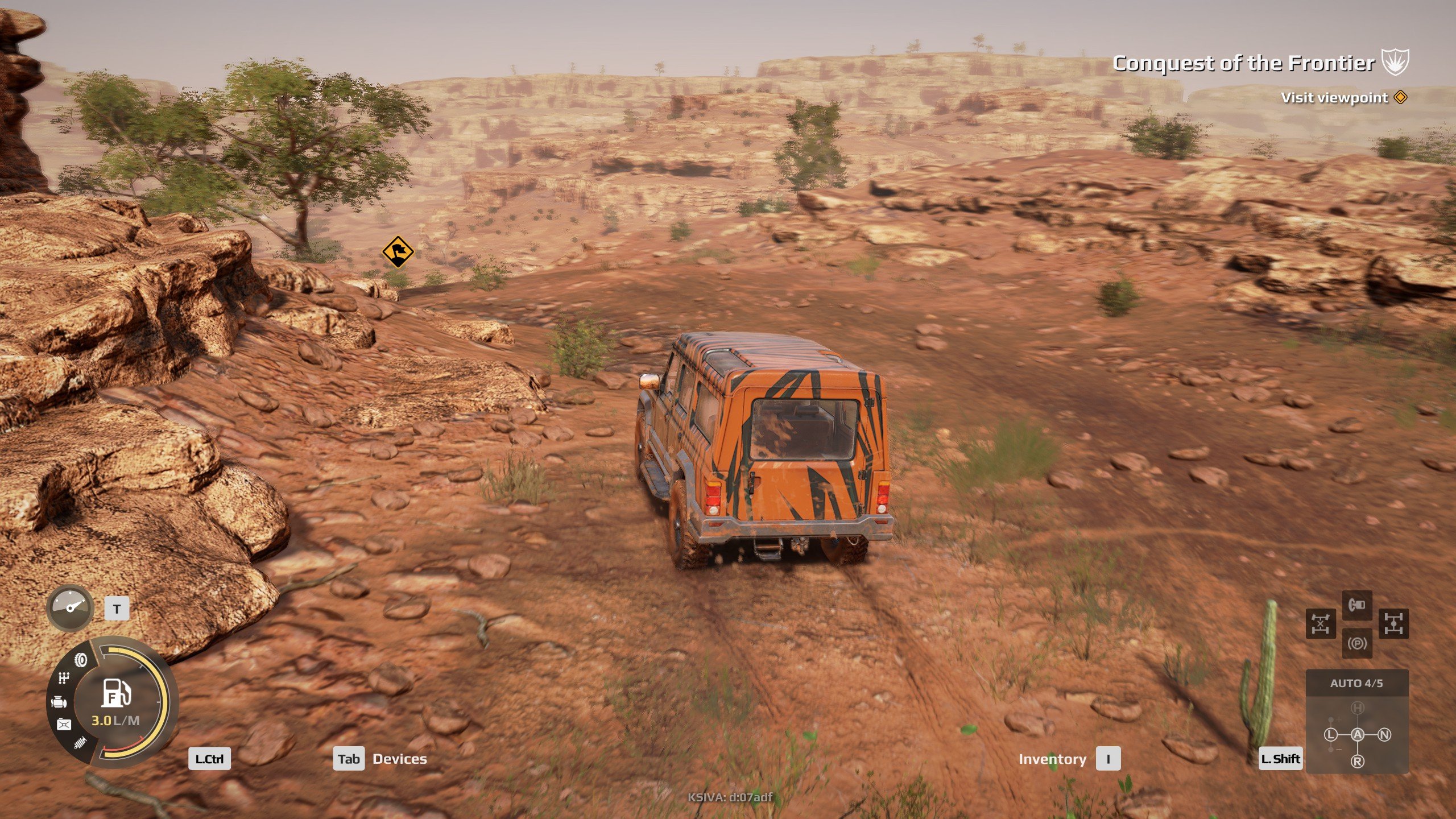
Task: Check the engine damage status icon
Action: (x=59, y=702)
